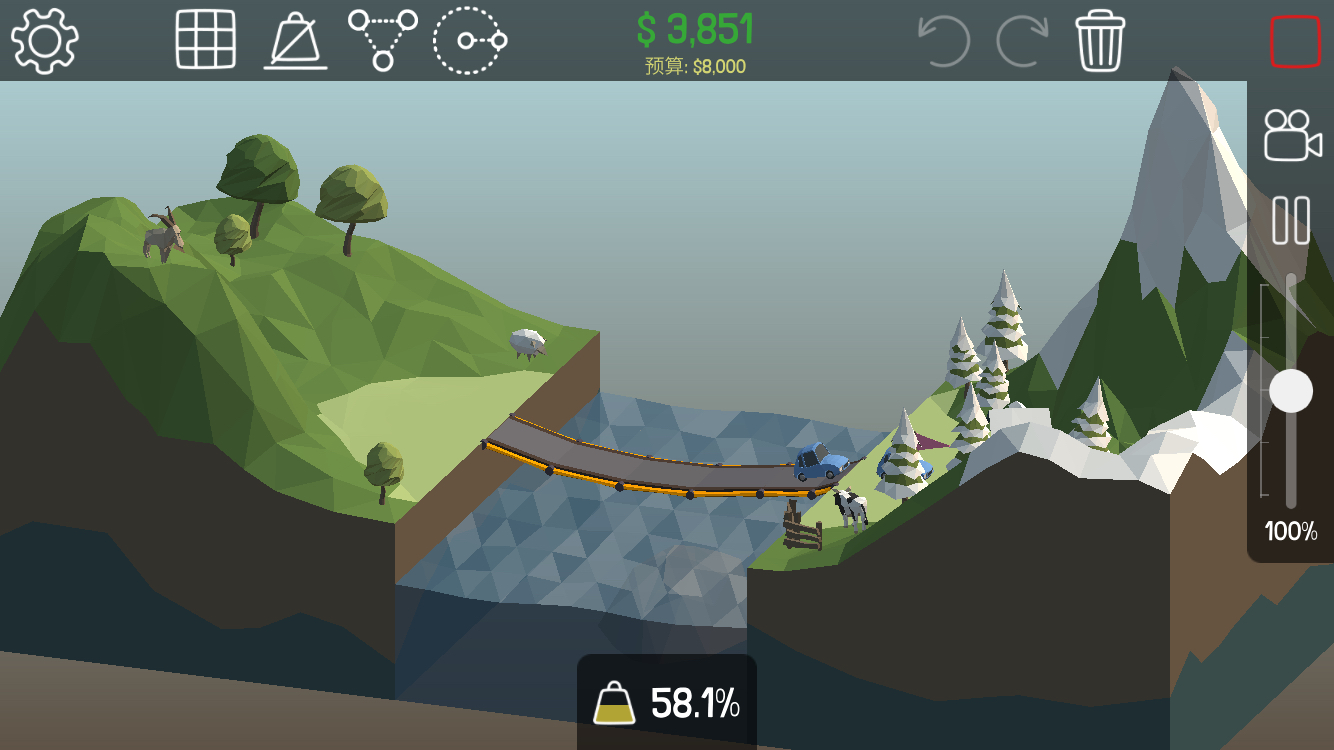
Task: Open the gear settings menu
Action: [x=45, y=40]
